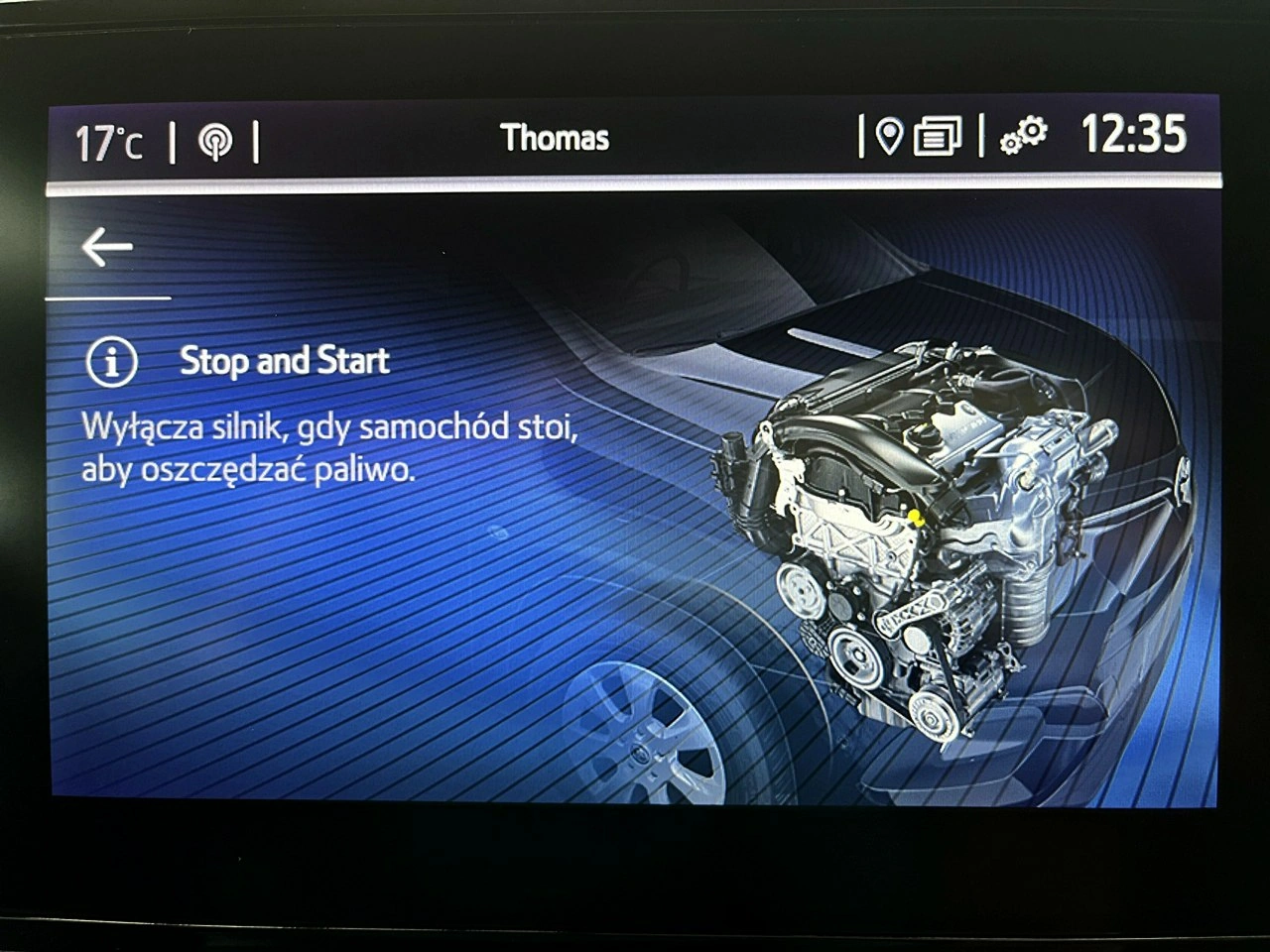Open settings via the gears icon
Screen dimensions: 1270x952
(1023, 136)
